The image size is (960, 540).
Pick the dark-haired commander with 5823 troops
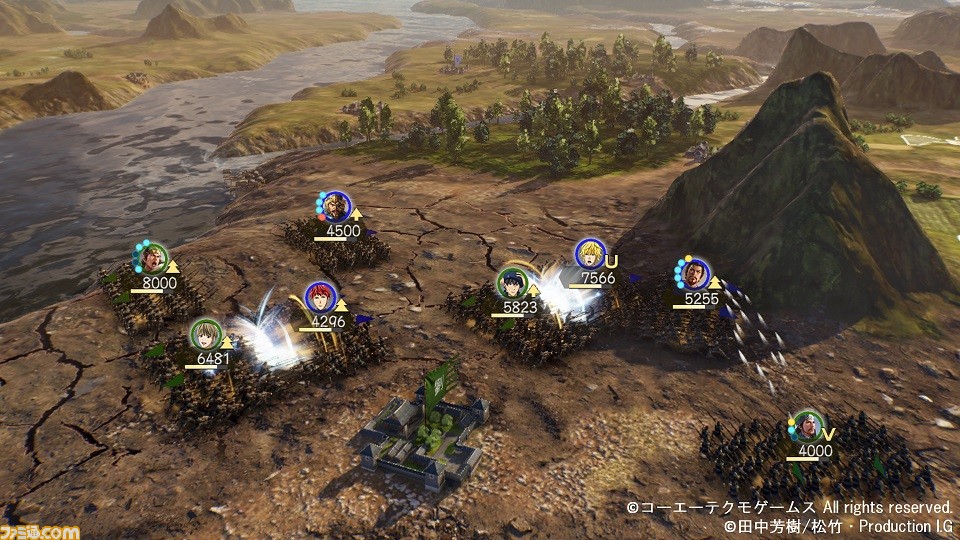[512, 284]
